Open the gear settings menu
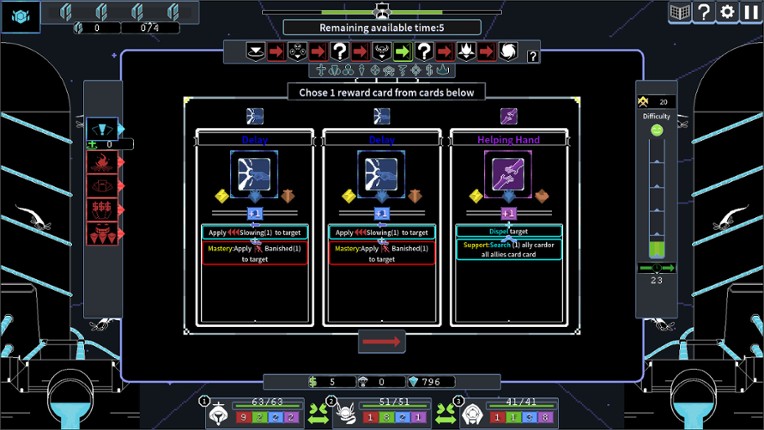 [x=728, y=12]
